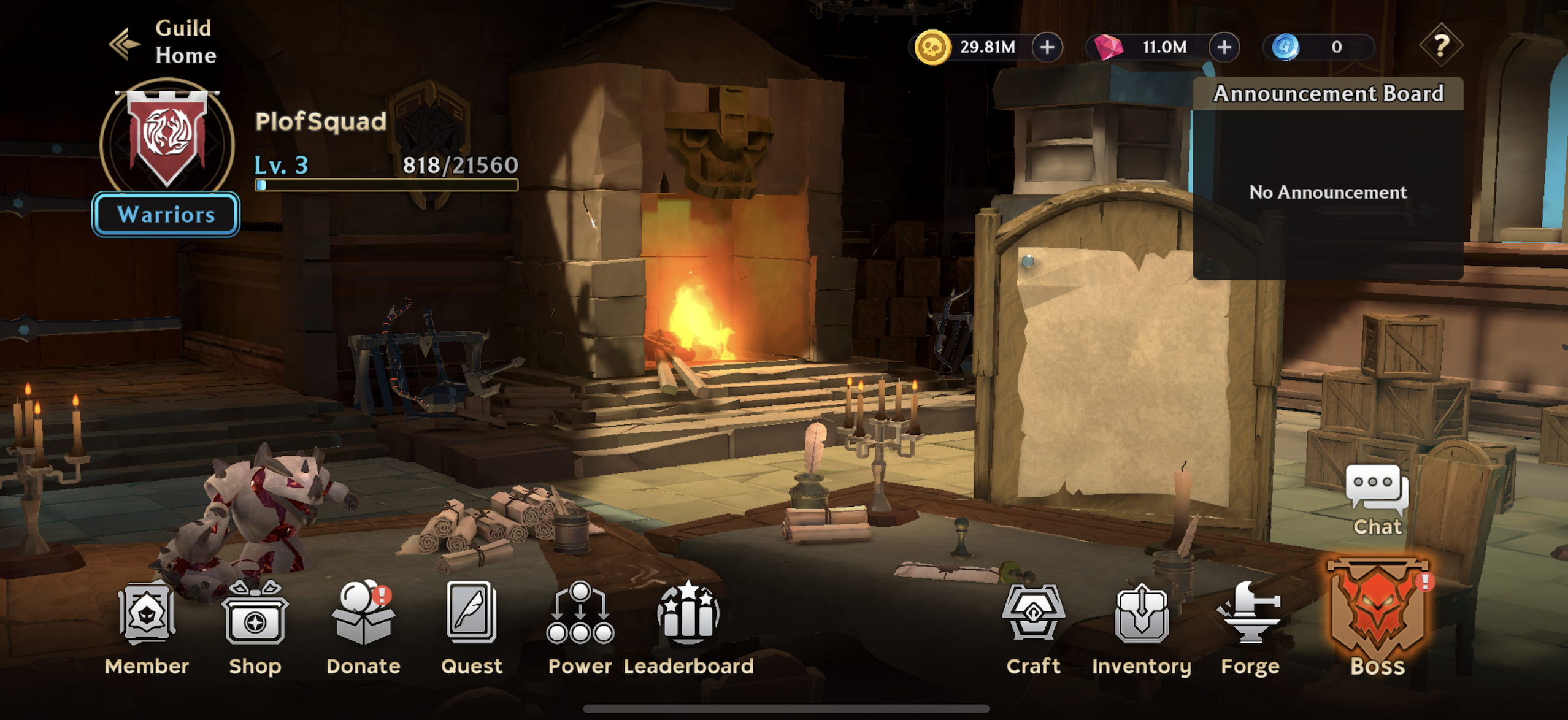Open the Member list

tap(147, 627)
